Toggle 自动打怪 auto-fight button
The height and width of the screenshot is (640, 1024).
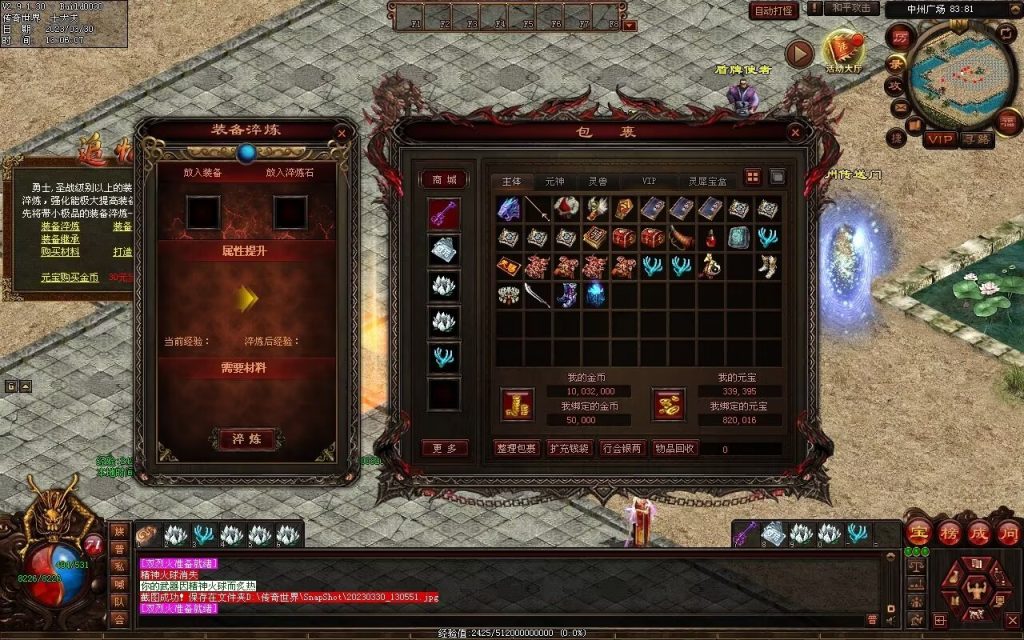[x=773, y=11]
